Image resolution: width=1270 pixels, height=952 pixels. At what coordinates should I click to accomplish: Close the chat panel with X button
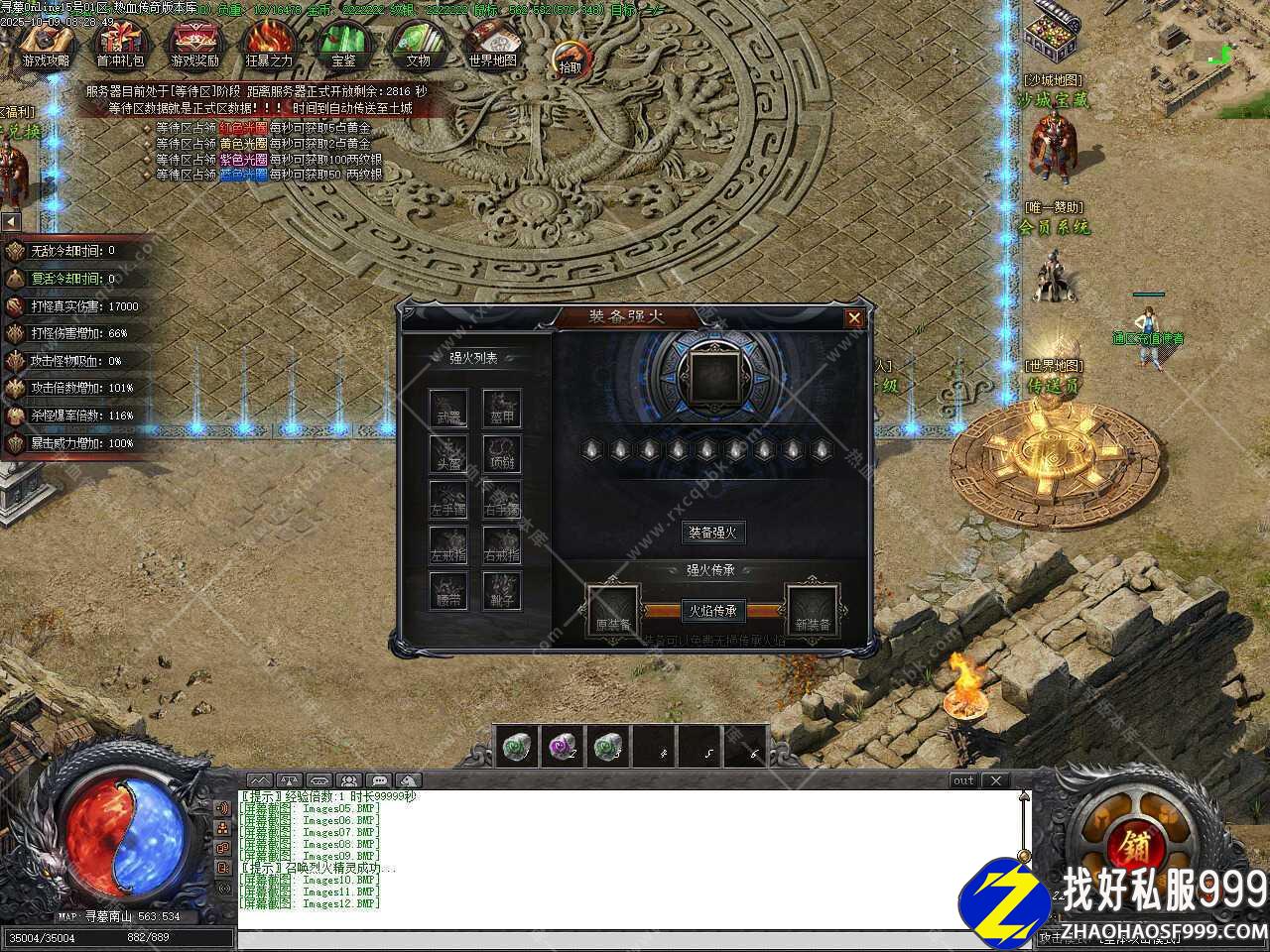(x=996, y=780)
